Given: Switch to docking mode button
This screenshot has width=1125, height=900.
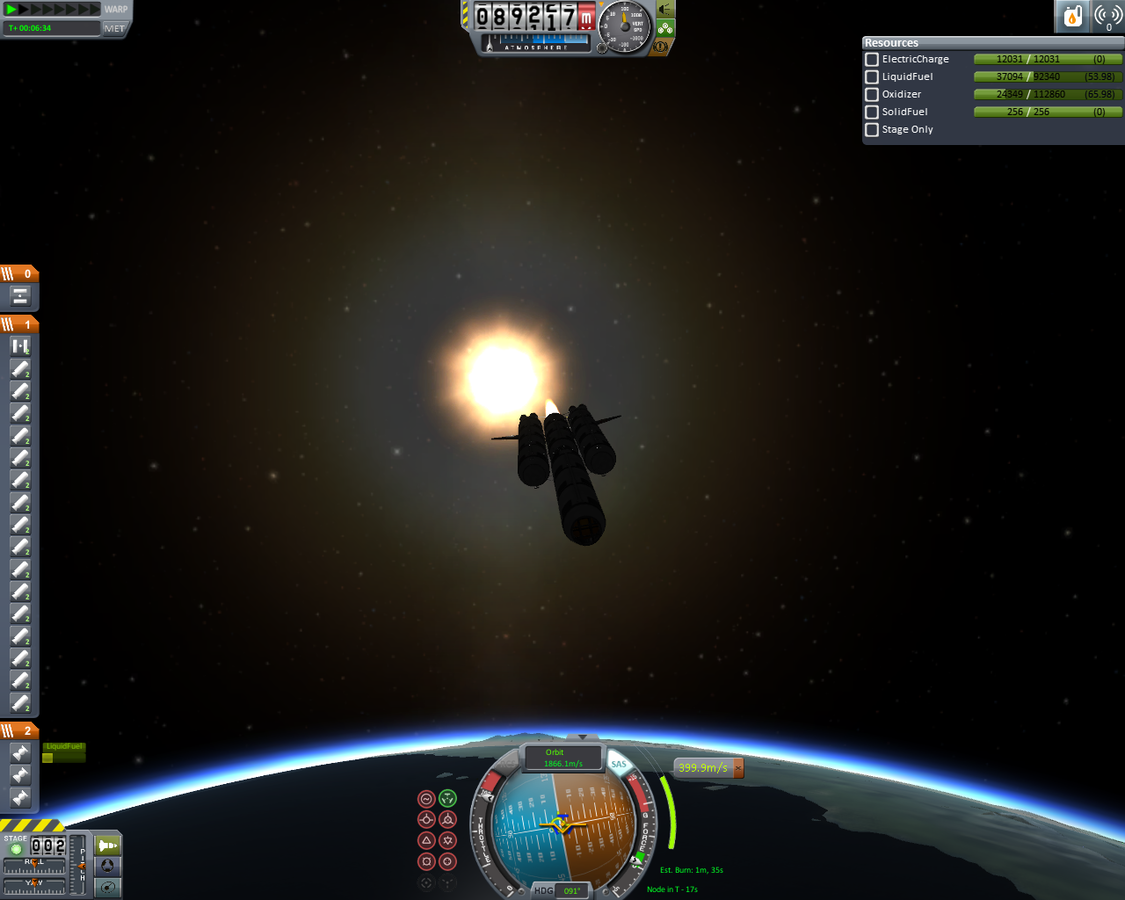Looking at the screenshot, I should (x=107, y=866).
